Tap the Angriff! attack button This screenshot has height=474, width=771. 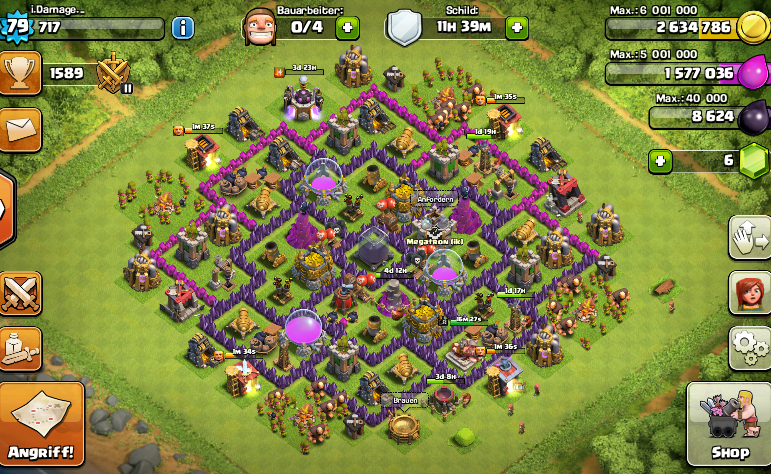tap(42, 427)
